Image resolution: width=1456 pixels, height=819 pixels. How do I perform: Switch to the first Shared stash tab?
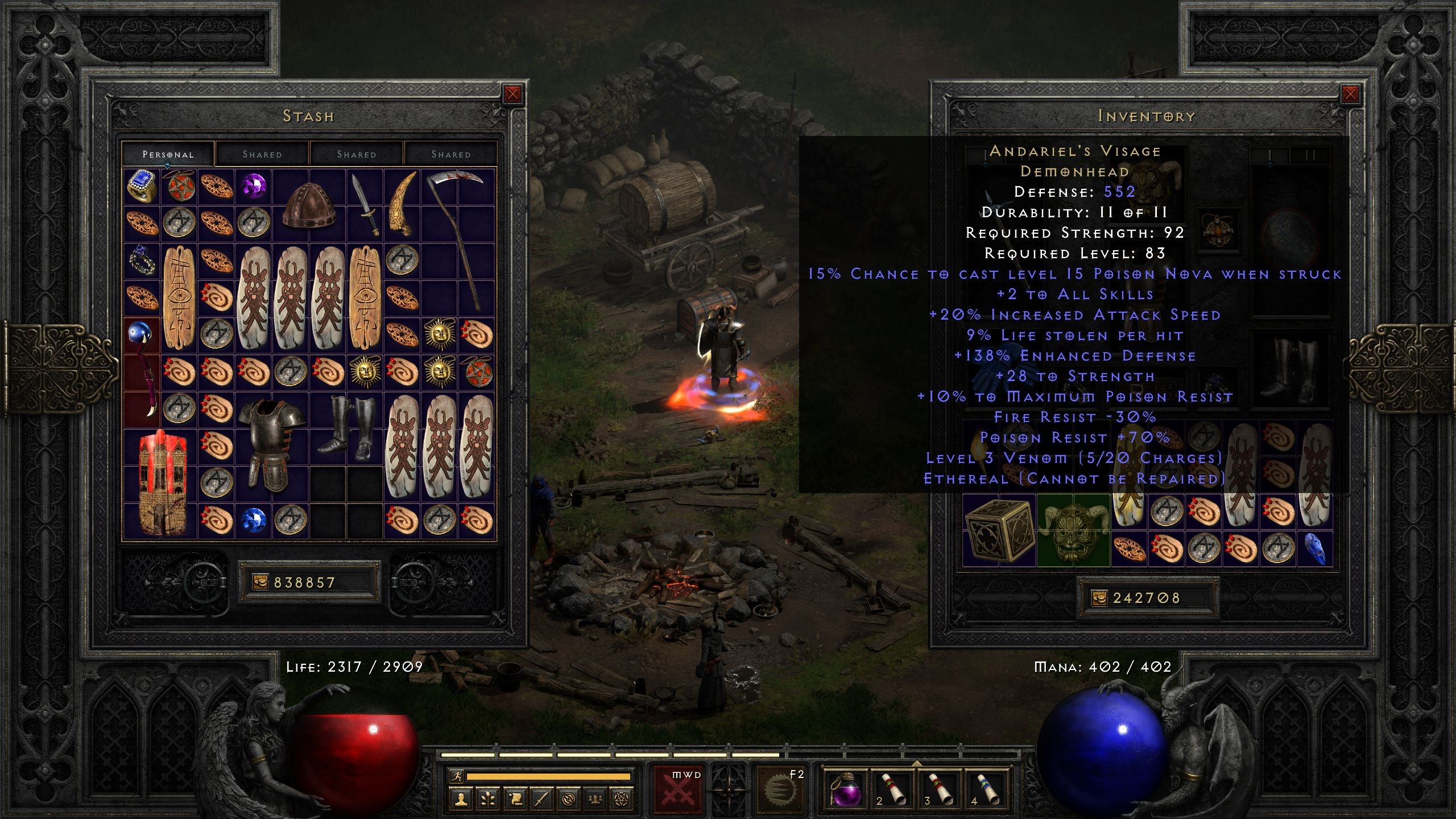click(x=263, y=154)
